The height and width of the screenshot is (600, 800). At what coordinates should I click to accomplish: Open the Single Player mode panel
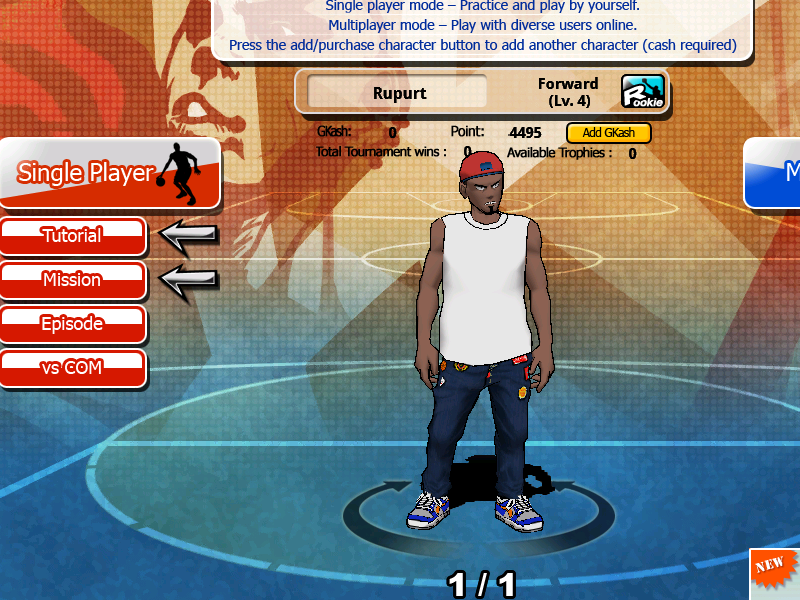(108, 173)
